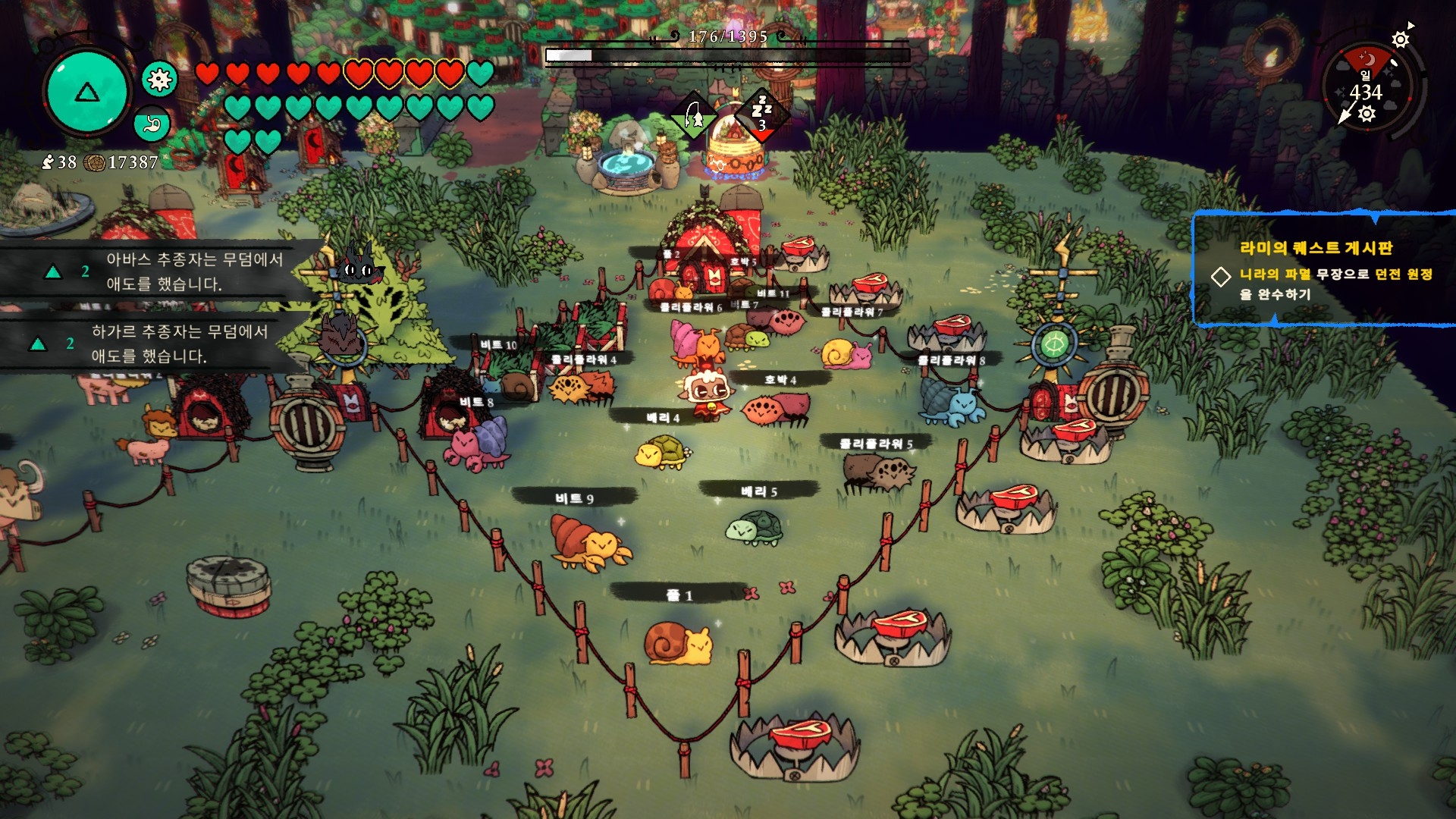The width and height of the screenshot is (1456, 819).
Task: Select the sickness germ status icon
Action: 159,80
